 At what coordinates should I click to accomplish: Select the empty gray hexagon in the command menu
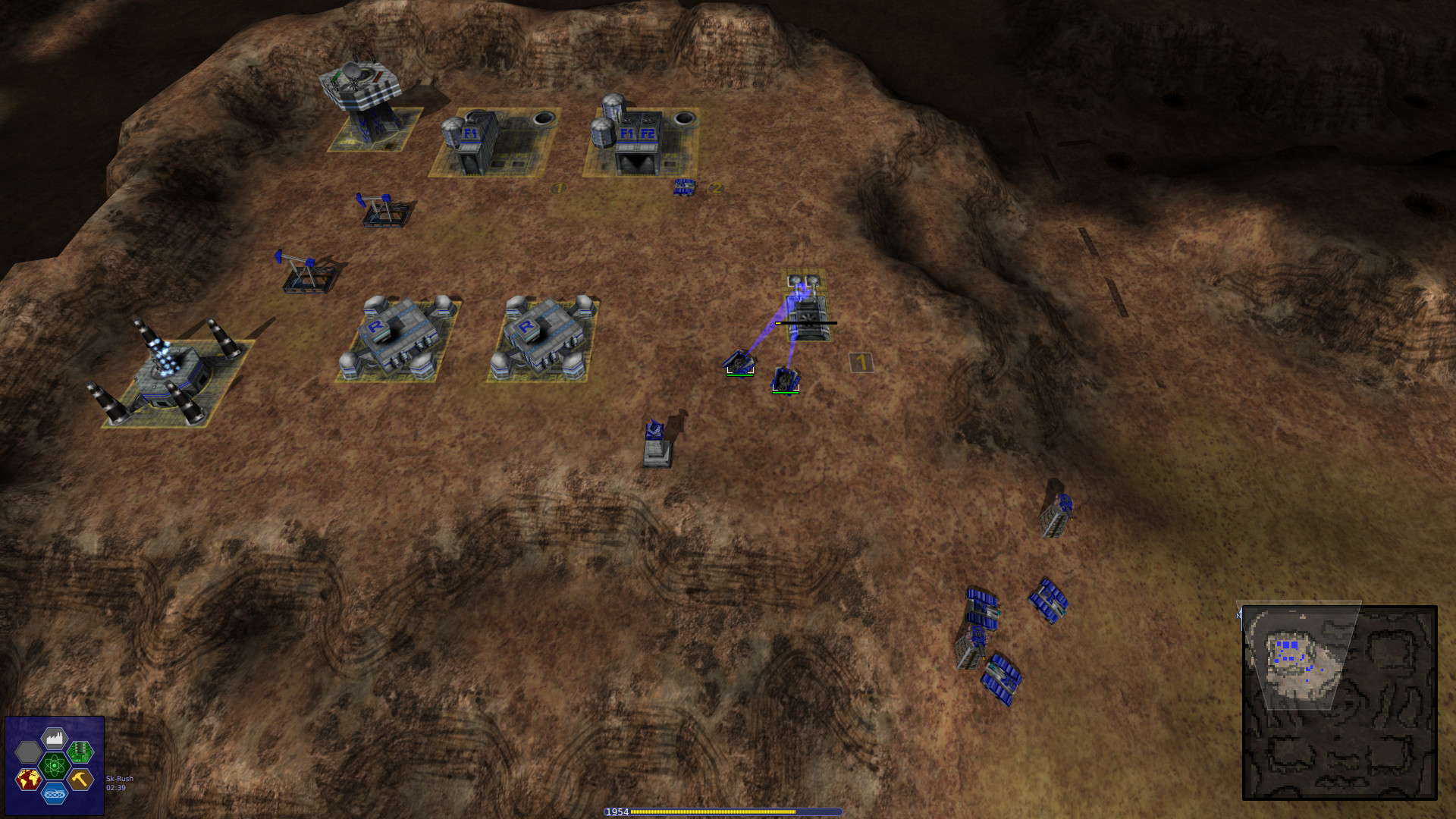[28, 753]
